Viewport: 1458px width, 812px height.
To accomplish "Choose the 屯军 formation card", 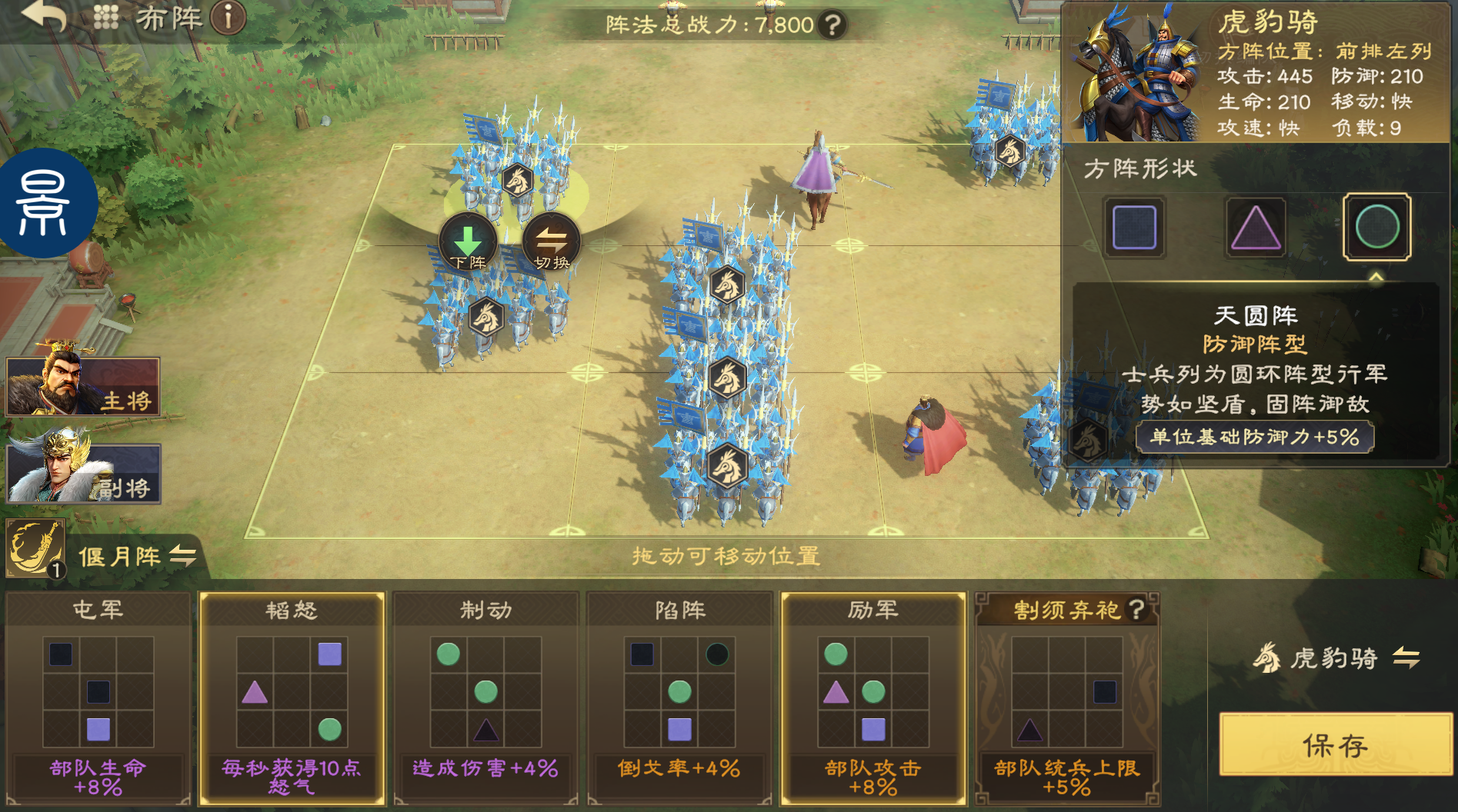I will pos(98,697).
